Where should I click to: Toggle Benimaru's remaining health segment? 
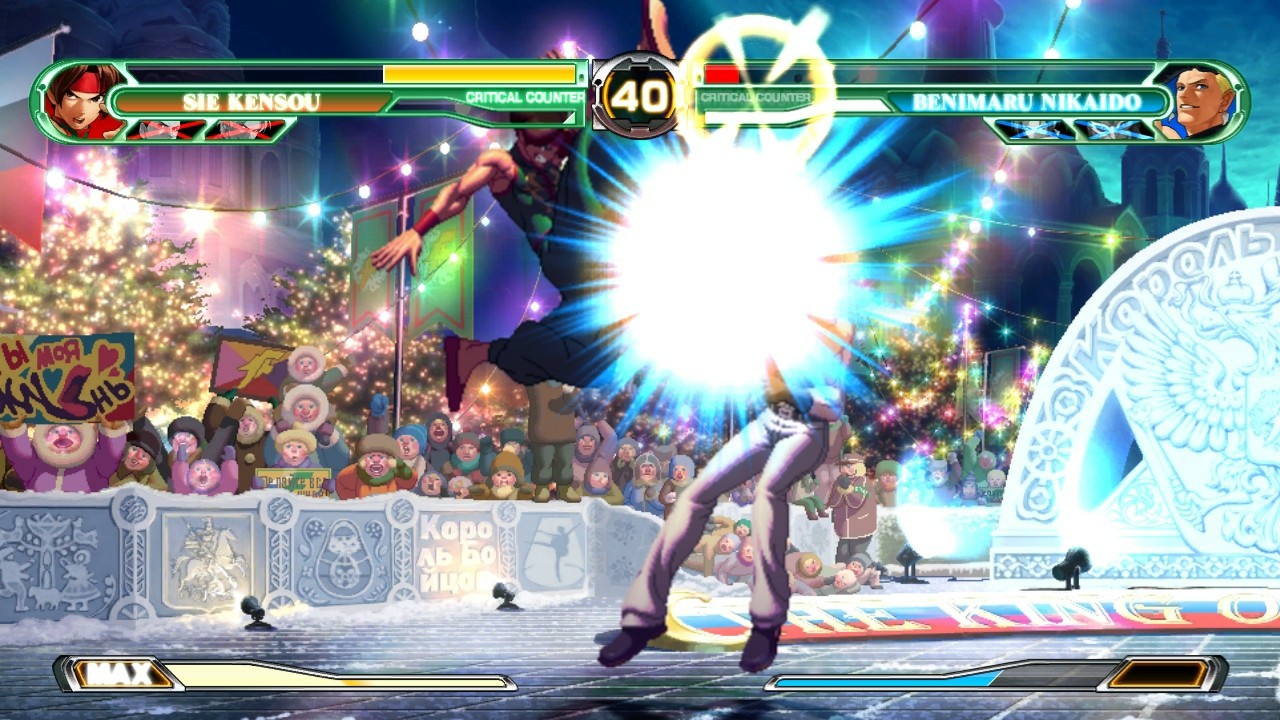click(x=720, y=74)
